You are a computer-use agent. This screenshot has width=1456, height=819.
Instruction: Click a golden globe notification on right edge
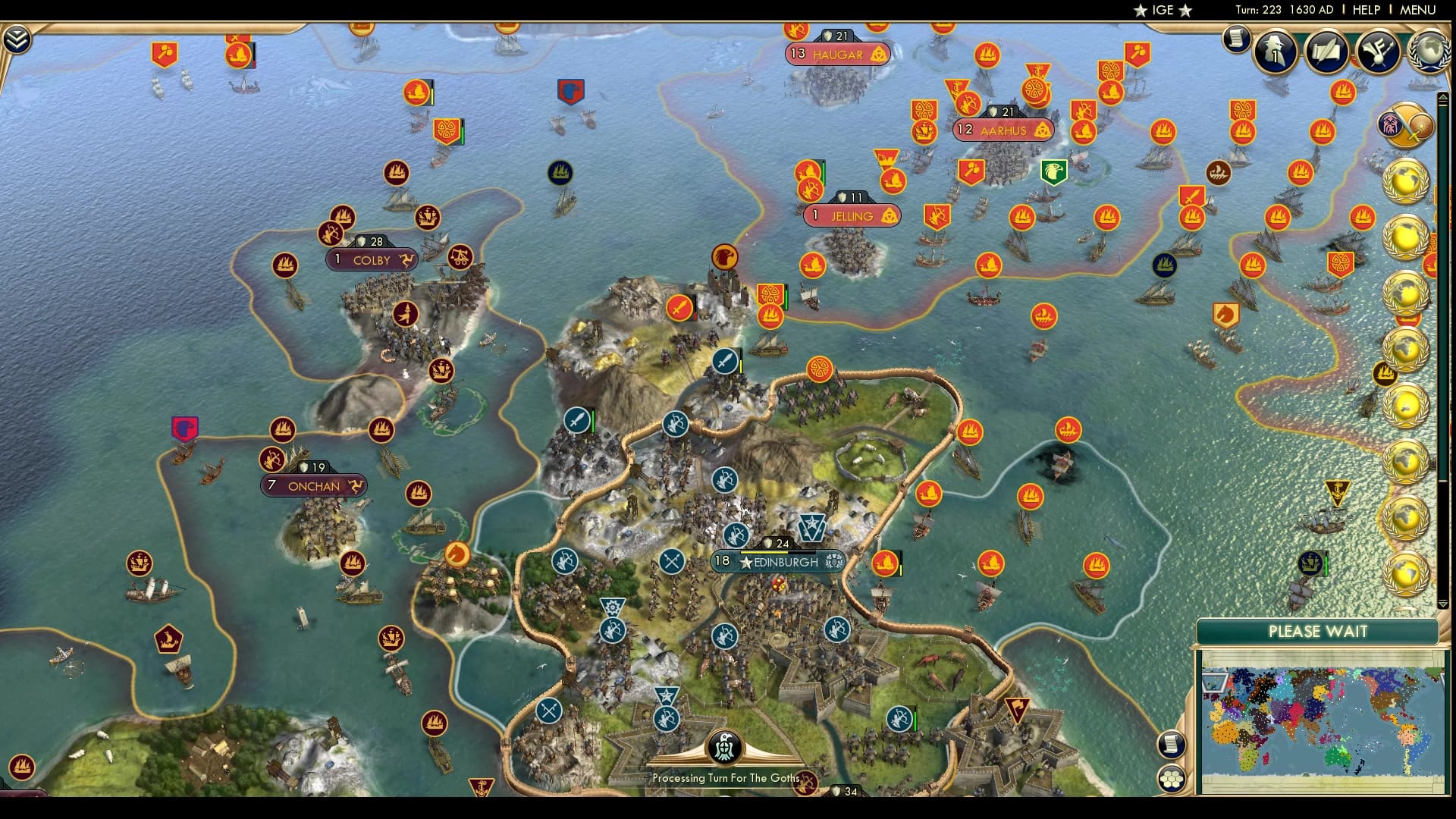1407,181
